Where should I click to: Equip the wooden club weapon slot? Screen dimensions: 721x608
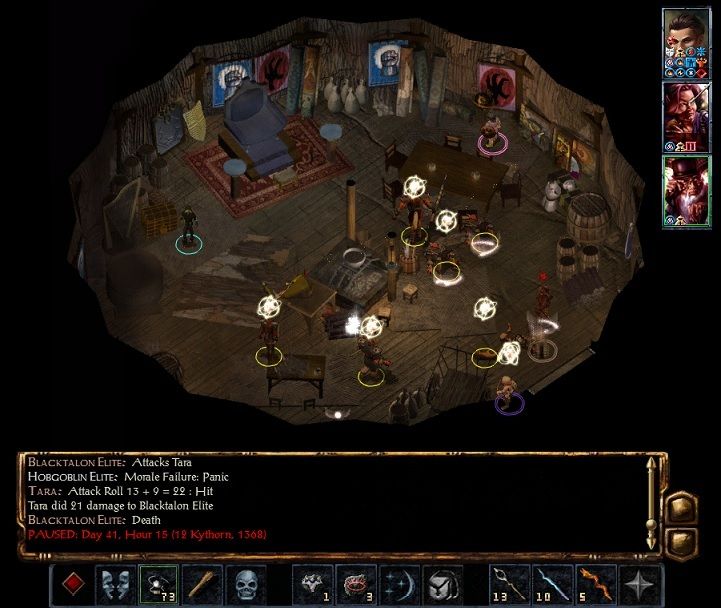201,584
